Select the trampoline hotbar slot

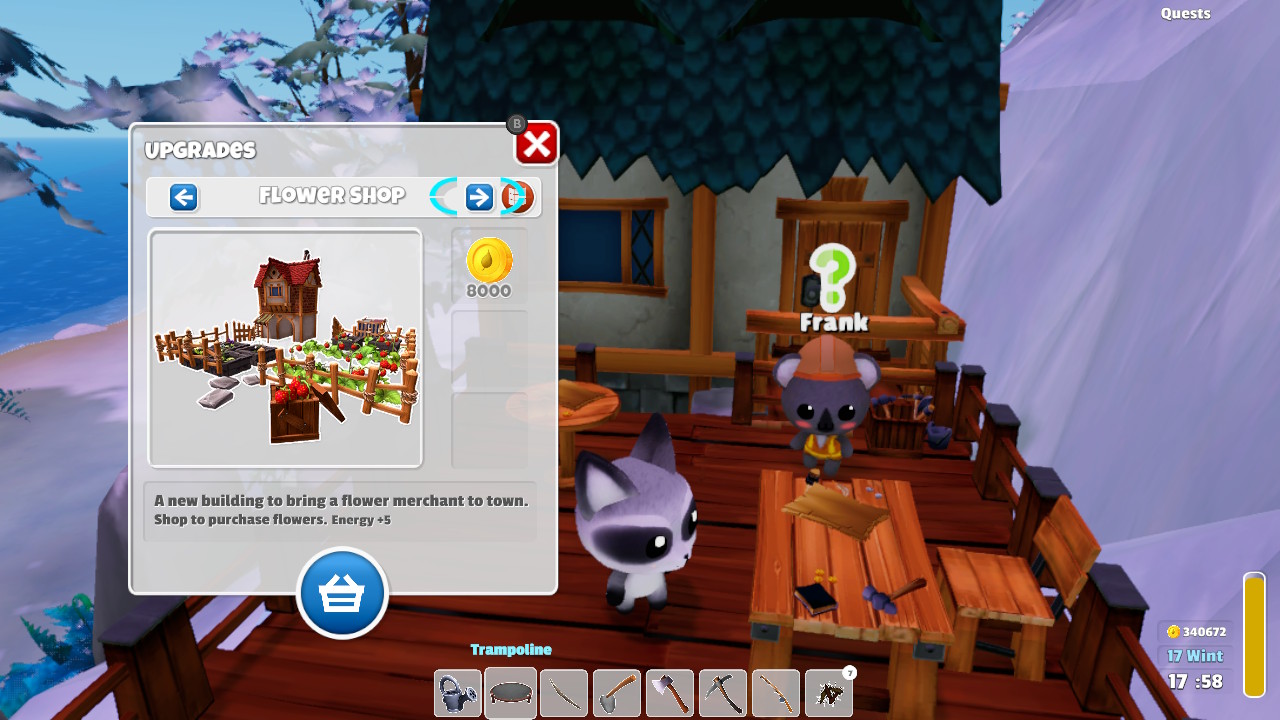tap(510, 693)
